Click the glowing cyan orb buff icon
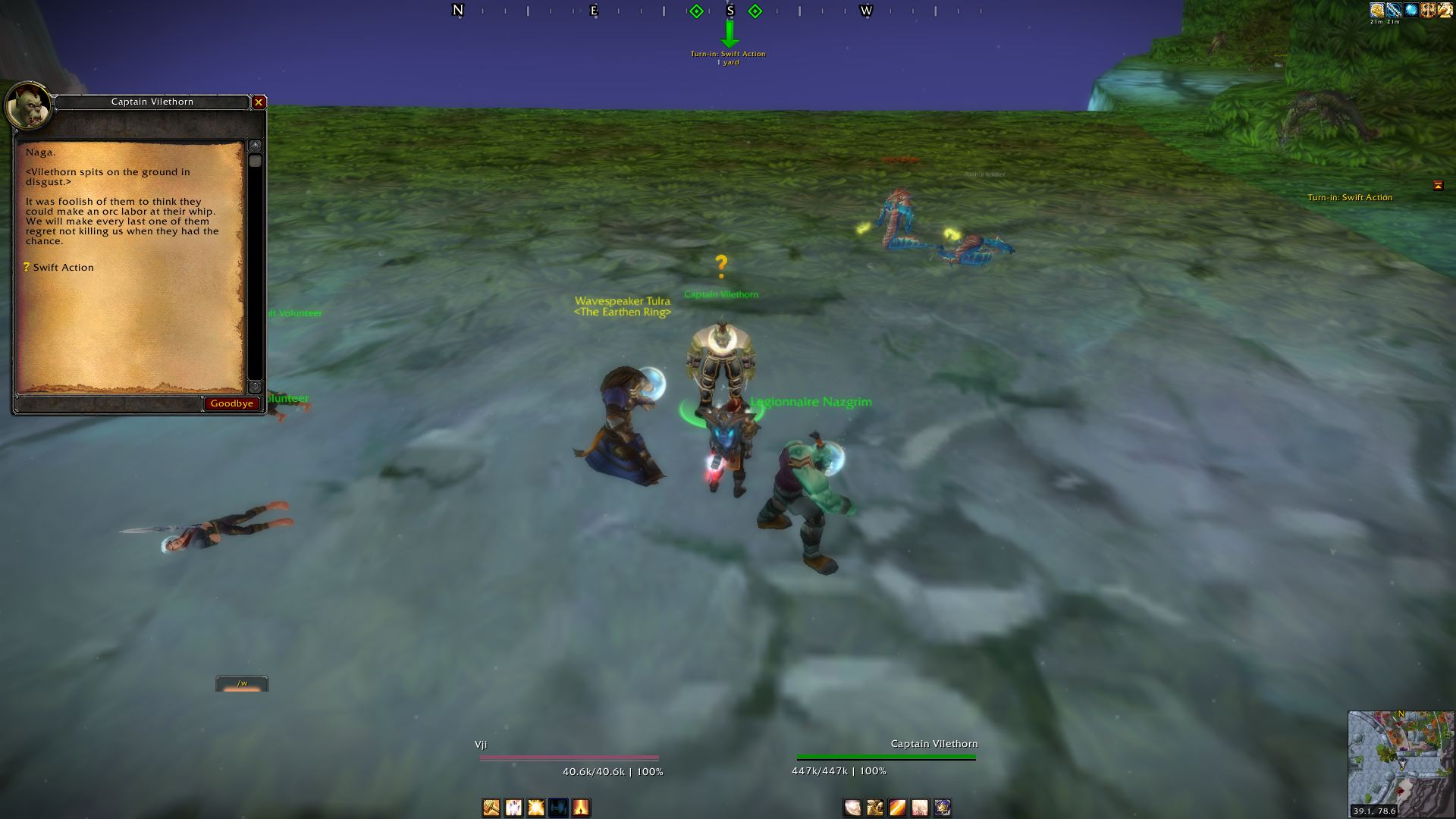The width and height of the screenshot is (1456, 819). click(x=1411, y=11)
